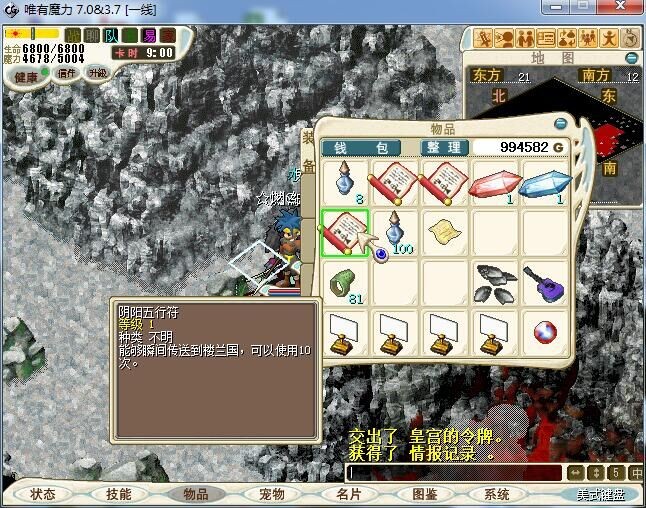Select the potion with quantity 100

point(397,233)
